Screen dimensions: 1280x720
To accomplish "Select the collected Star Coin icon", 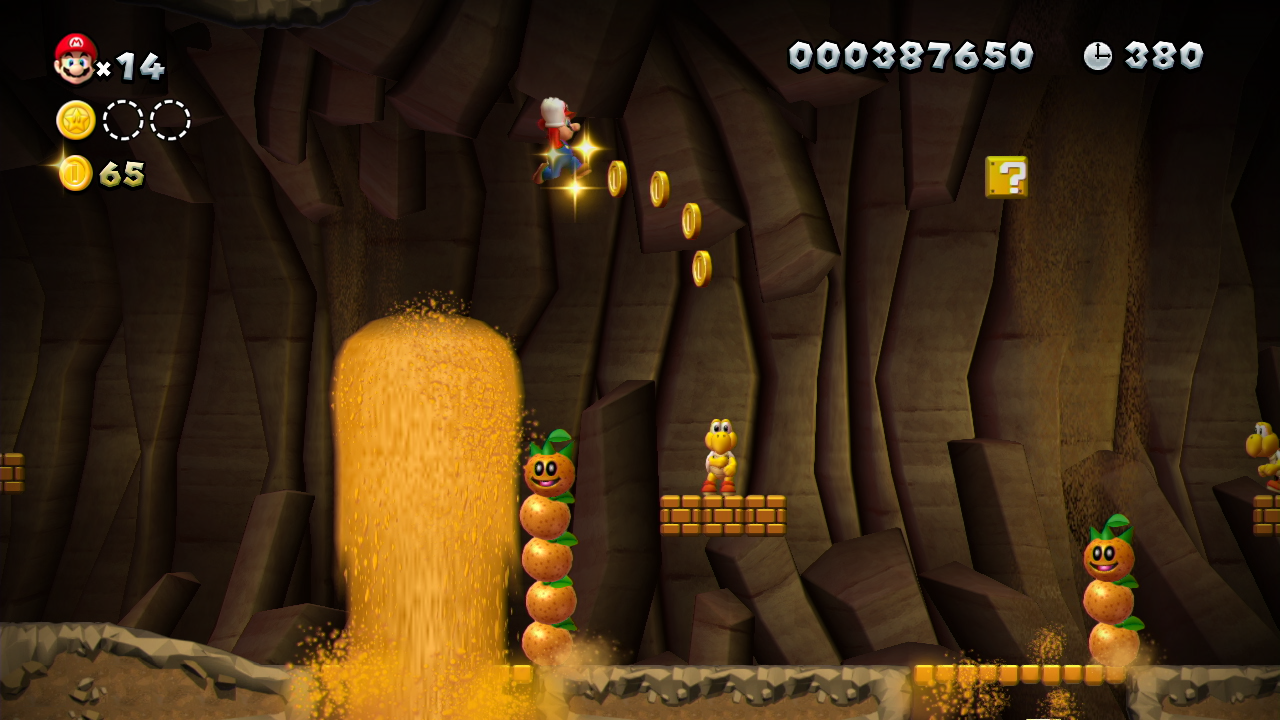I will pos(76,120).
